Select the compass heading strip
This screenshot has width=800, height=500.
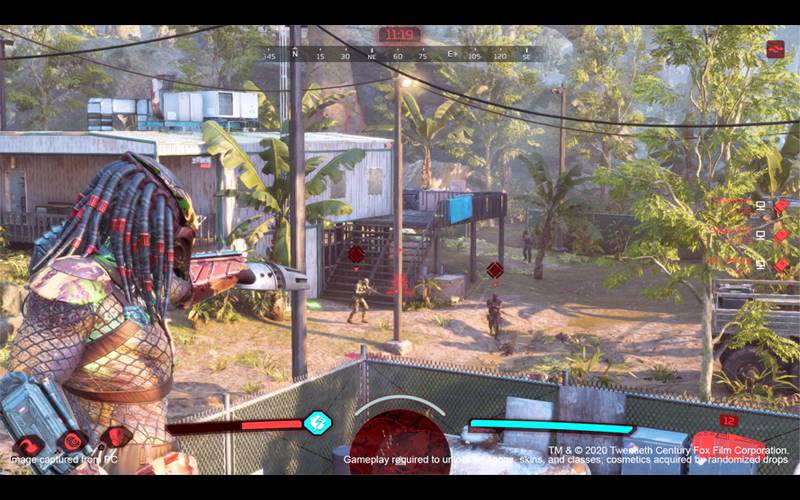400,56
